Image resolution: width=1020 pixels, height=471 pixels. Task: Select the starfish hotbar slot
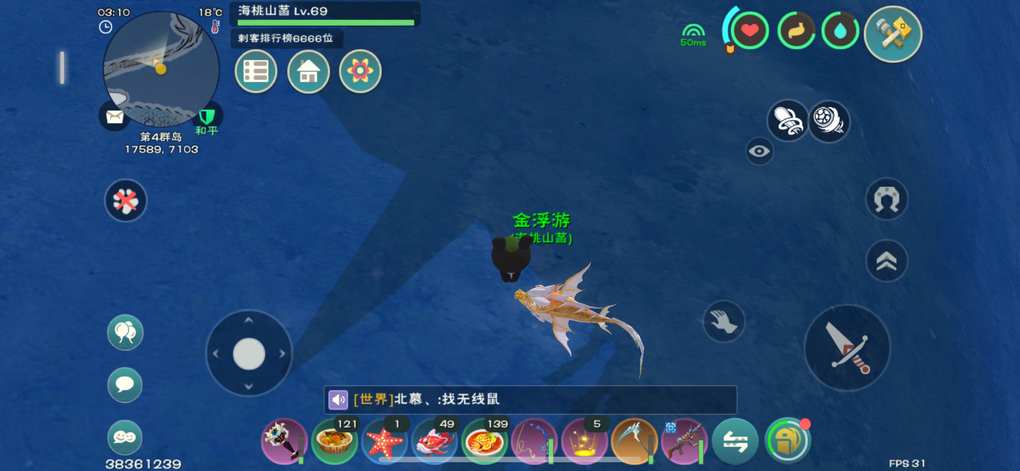pos(385,441)
